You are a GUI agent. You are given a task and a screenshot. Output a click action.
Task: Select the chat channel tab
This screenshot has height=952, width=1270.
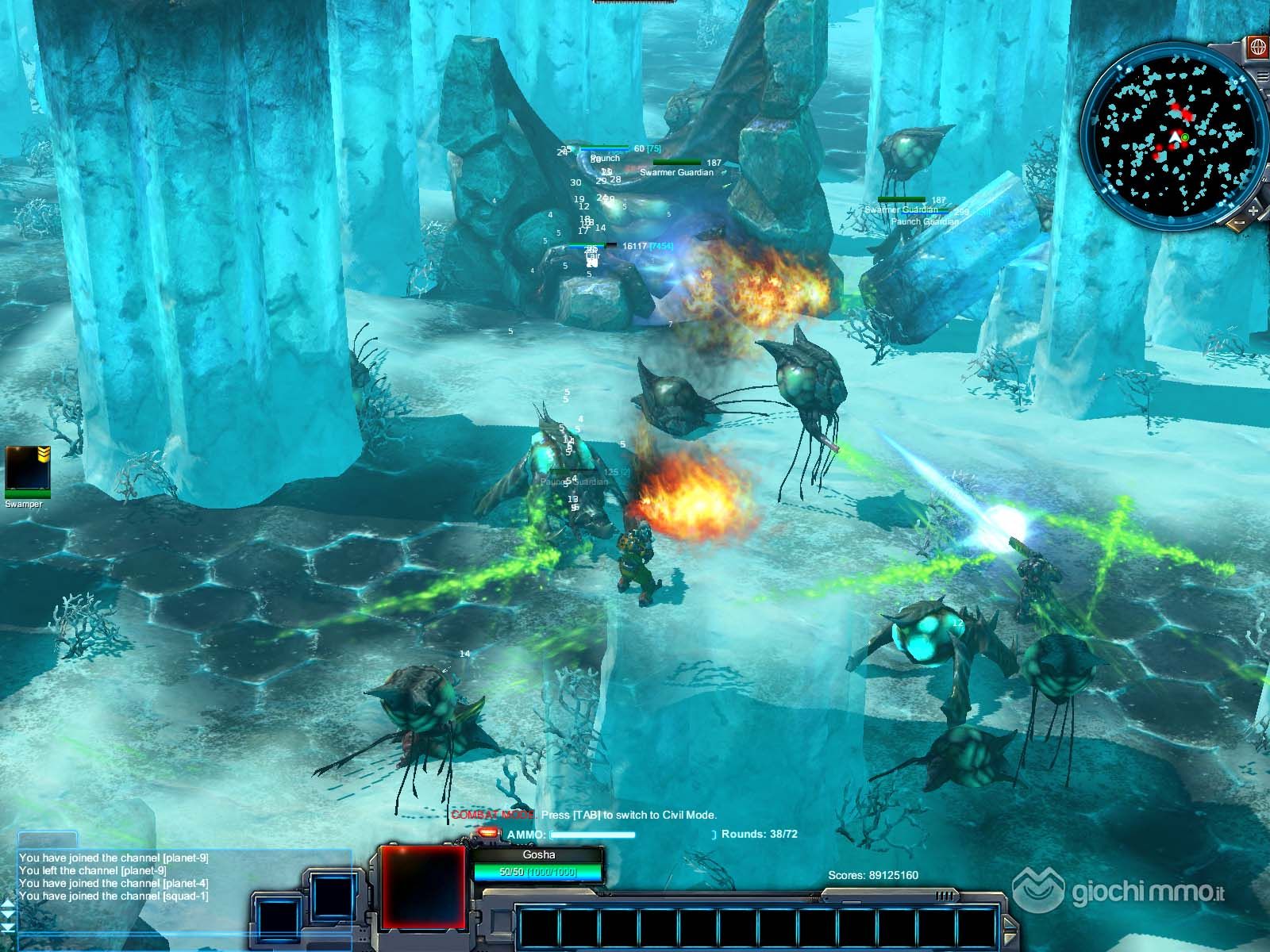(48, 839)
